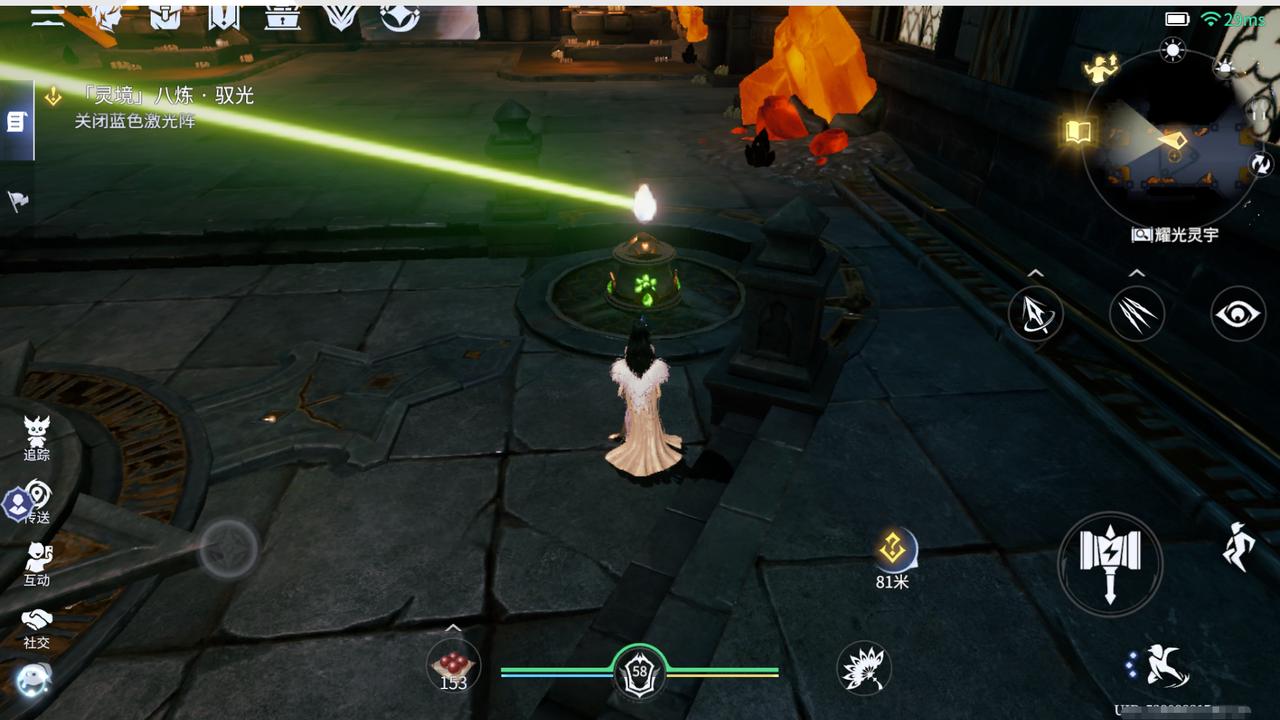Open the 传送 teleport button
Screen dimensions: 1280x720
(x=37, y=501)
